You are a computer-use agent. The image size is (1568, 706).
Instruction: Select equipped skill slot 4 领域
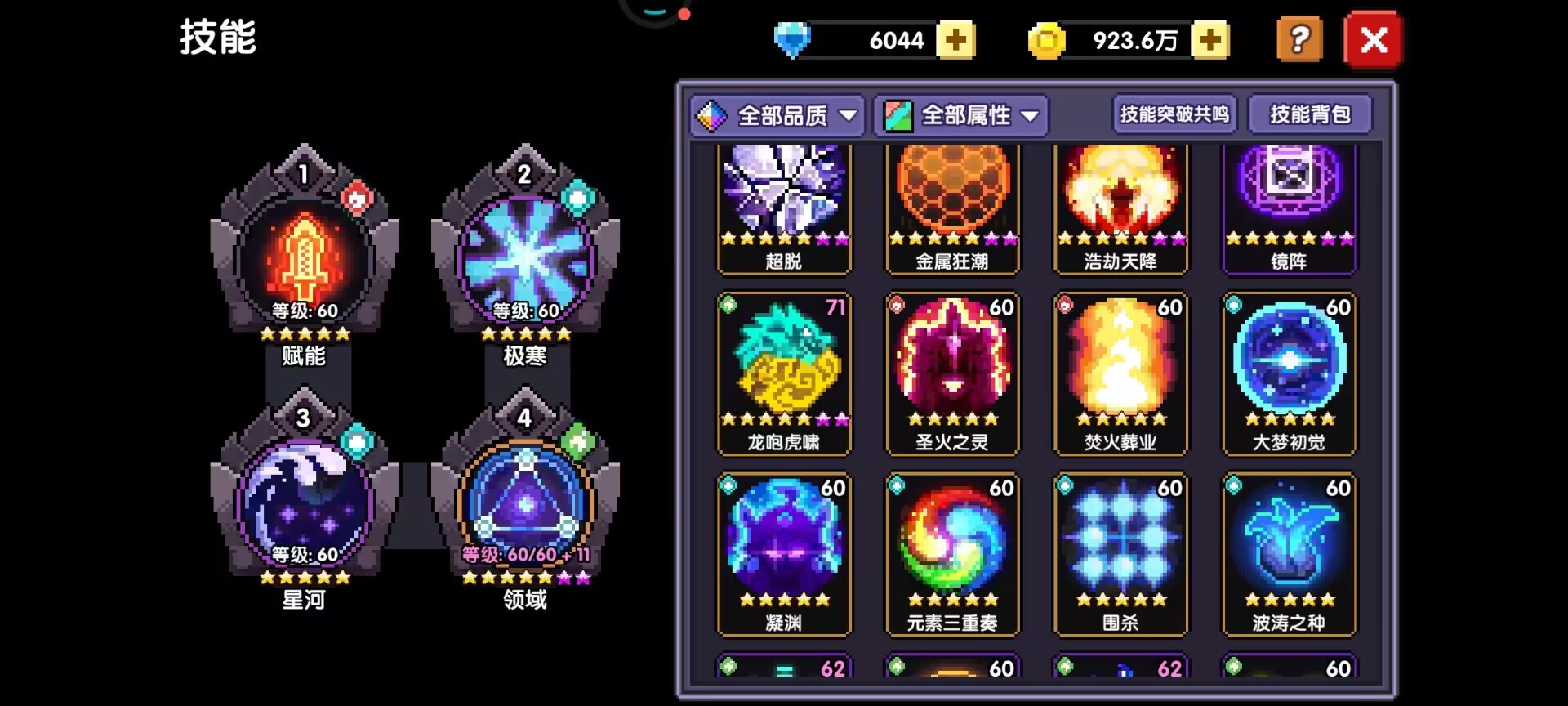(x=525, y=505)
